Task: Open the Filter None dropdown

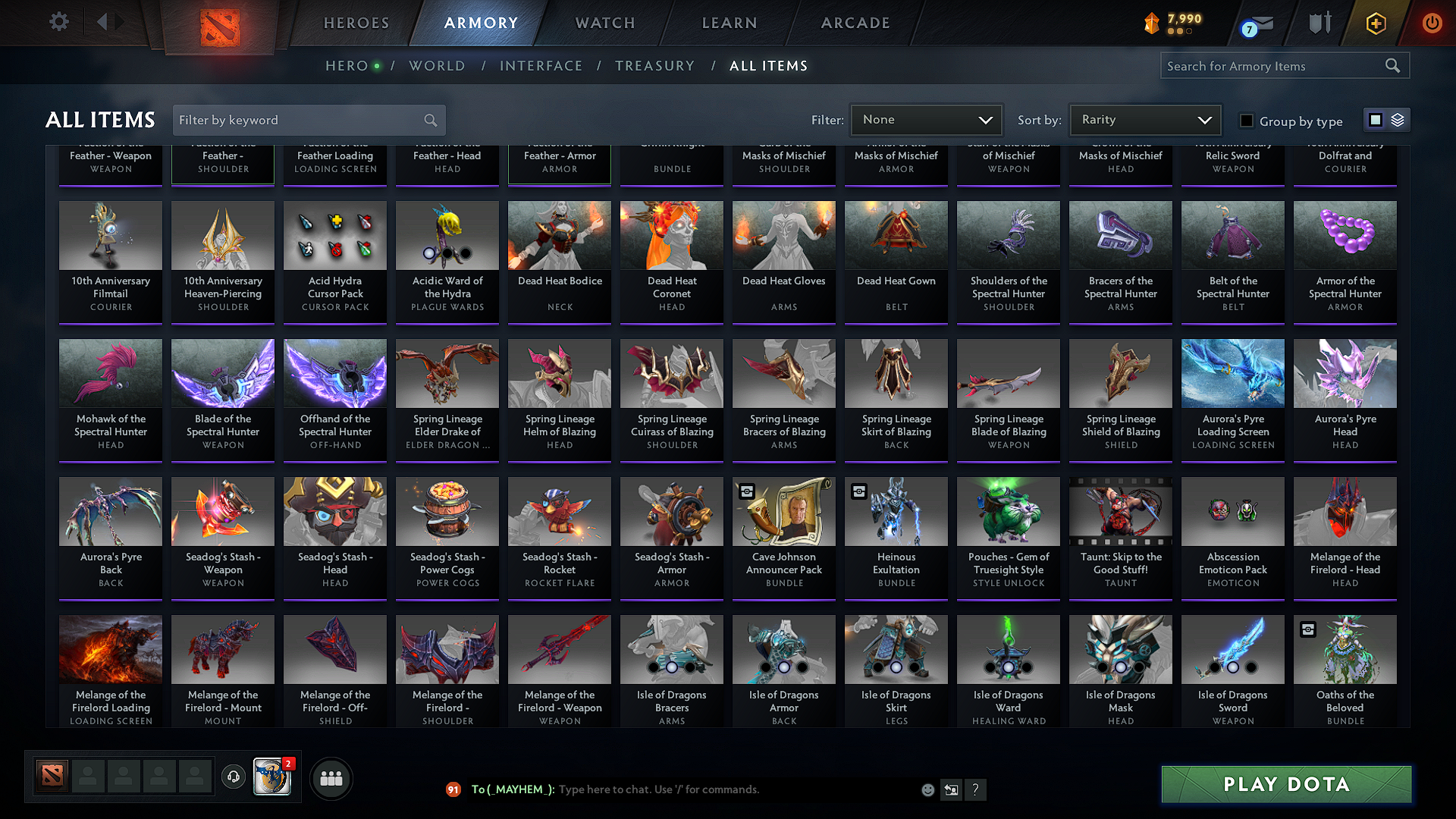Action: [926, 119]
